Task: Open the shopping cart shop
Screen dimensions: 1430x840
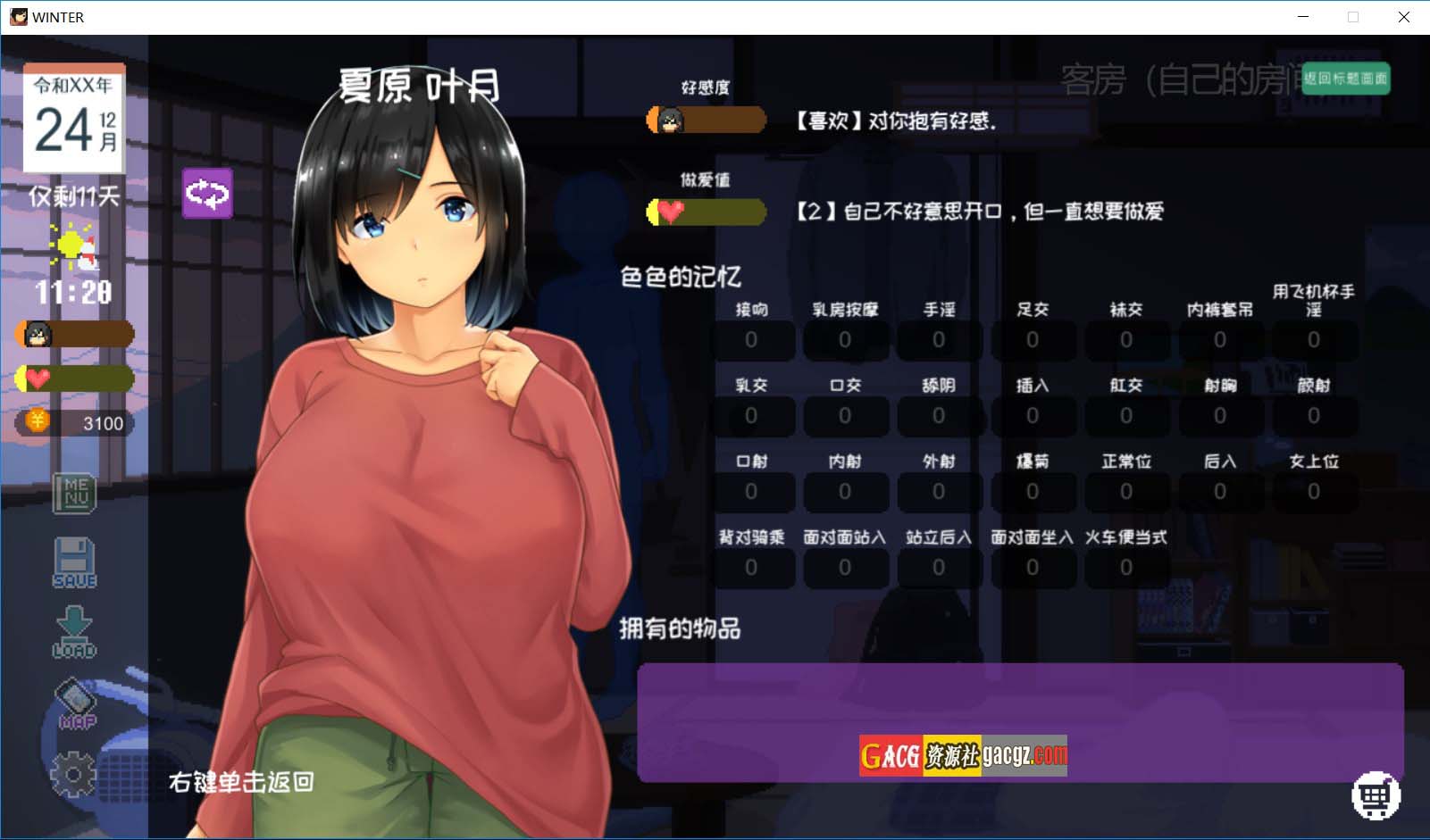Action: coord(1376,794)
